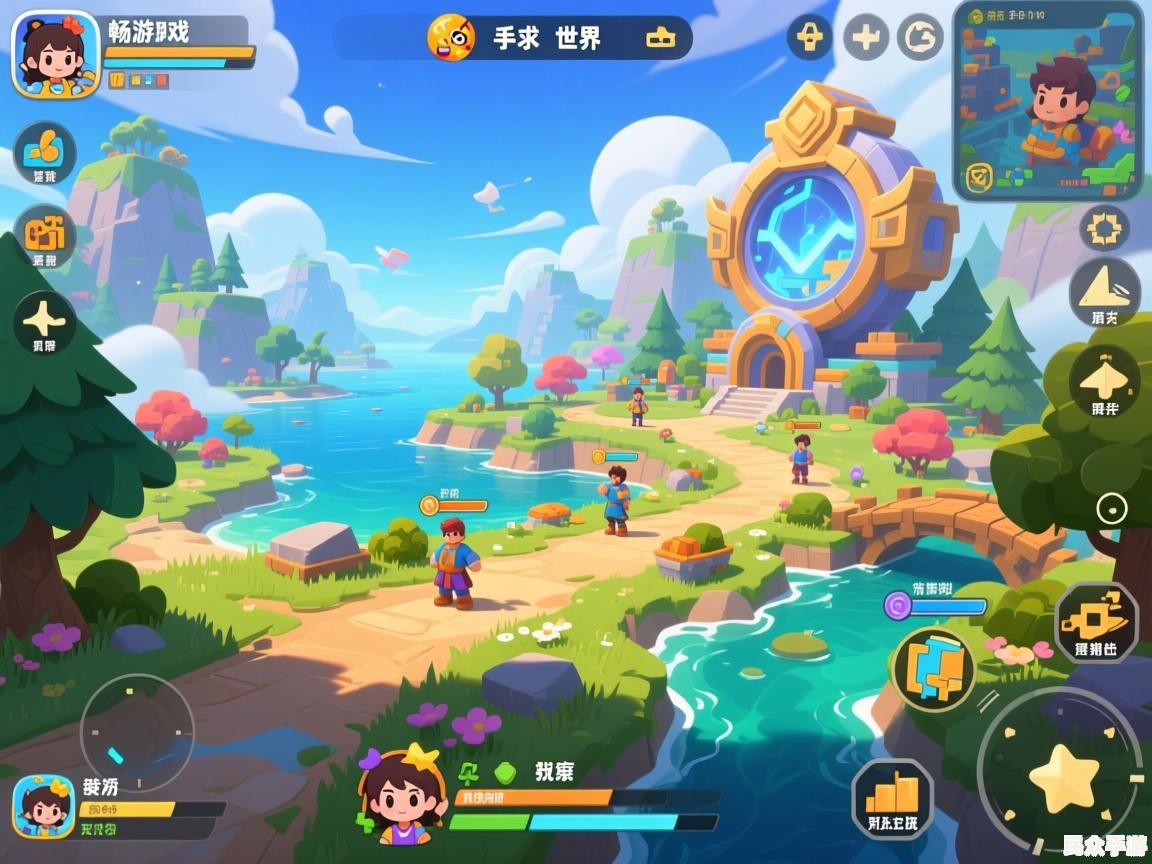
Task: Tap the upward cream arrow button
Action: tap(1105, 380)
